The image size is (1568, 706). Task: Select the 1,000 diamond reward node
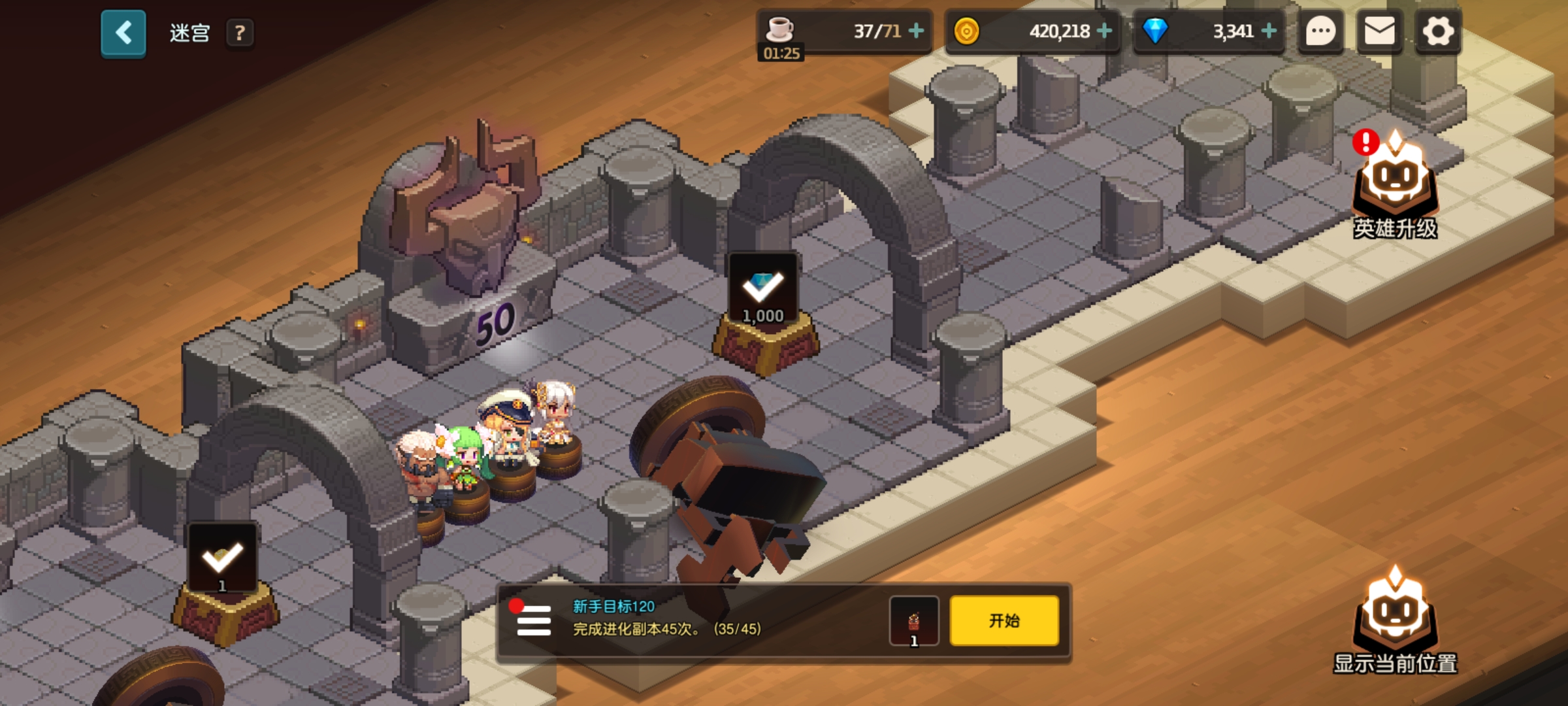click(x=763, y=291)
